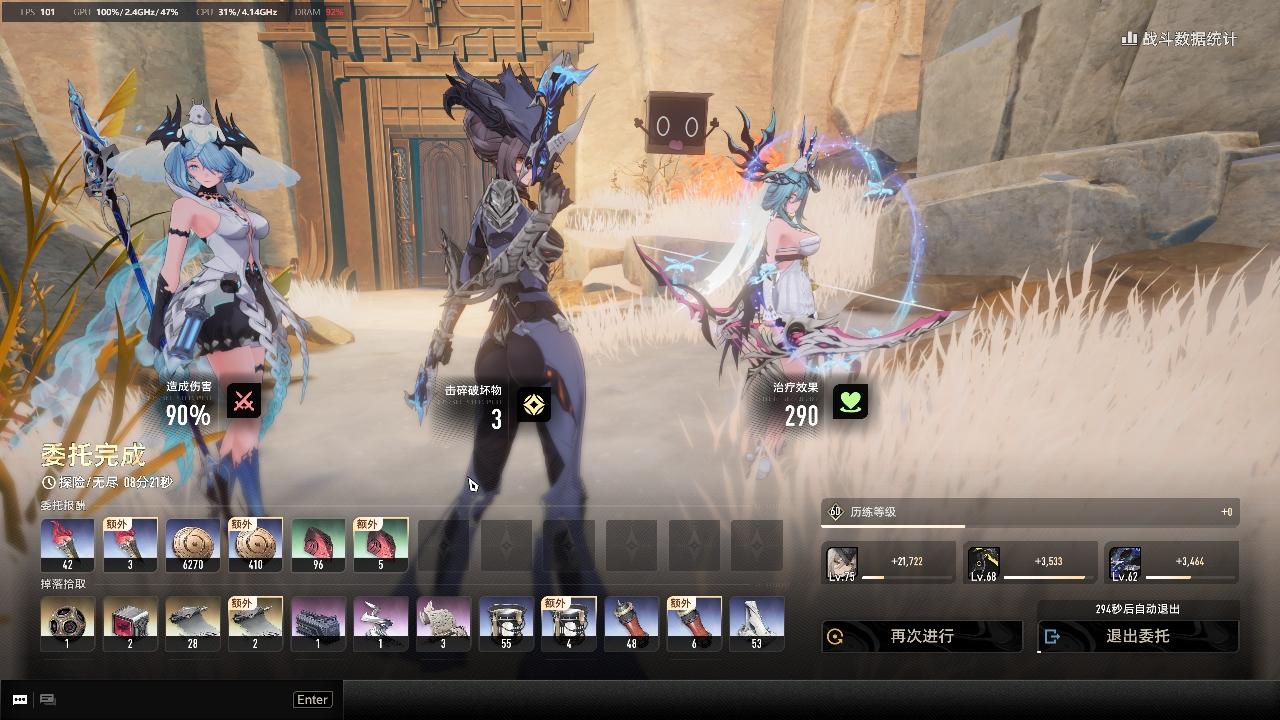Select the Lv.68 weapon experience tile
This screenshot has width=1280, height=720.
(x=984, y=564)
